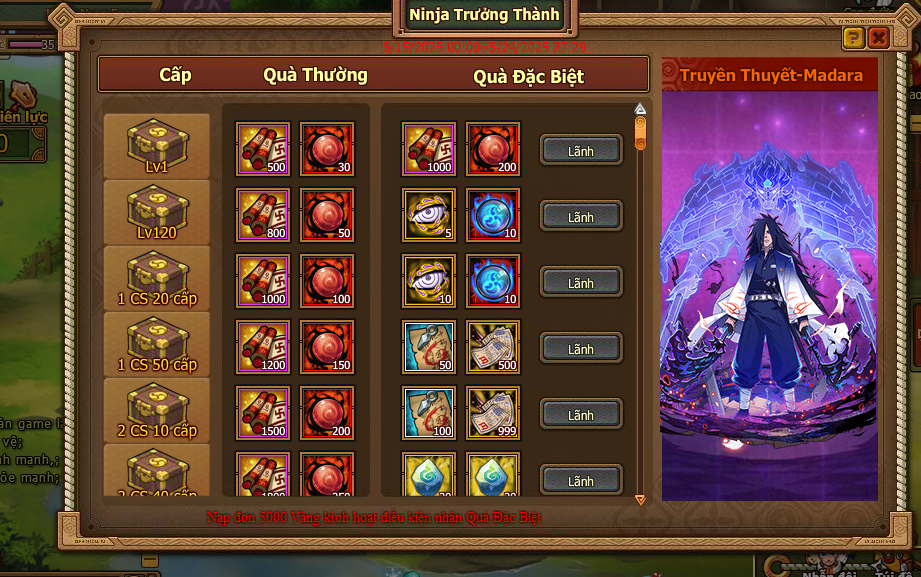
Task: Select the 1 CS 50 cấp chest
Action: point(157,343)
